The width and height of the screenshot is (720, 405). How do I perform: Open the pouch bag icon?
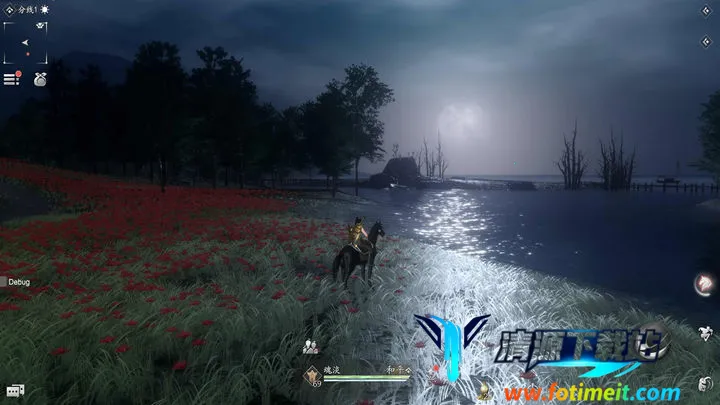point(40,77)
